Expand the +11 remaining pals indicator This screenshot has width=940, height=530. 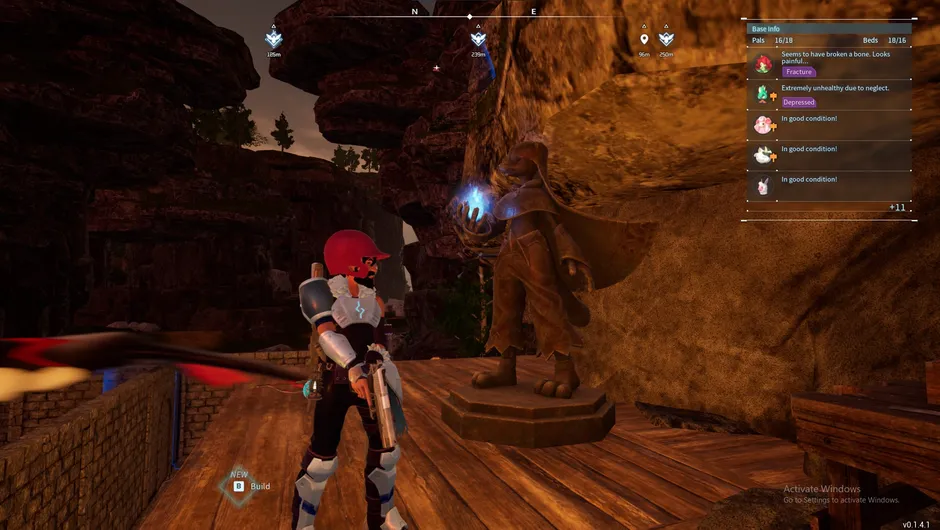897,207
